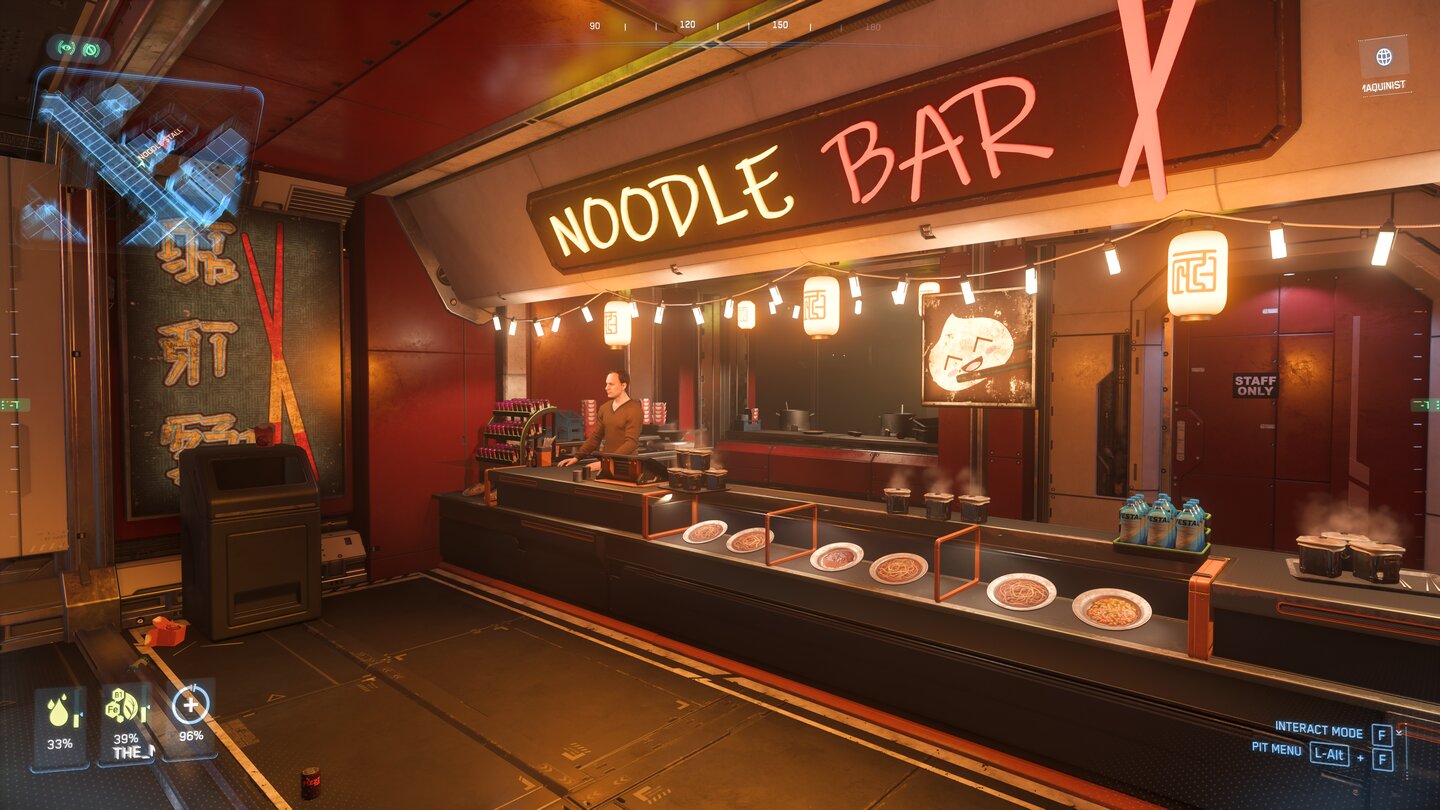The height and width of the screenshot is (810, 1440).
Task: Click the INTERACT MODE text label
Action: click(x=1320, y=730)
